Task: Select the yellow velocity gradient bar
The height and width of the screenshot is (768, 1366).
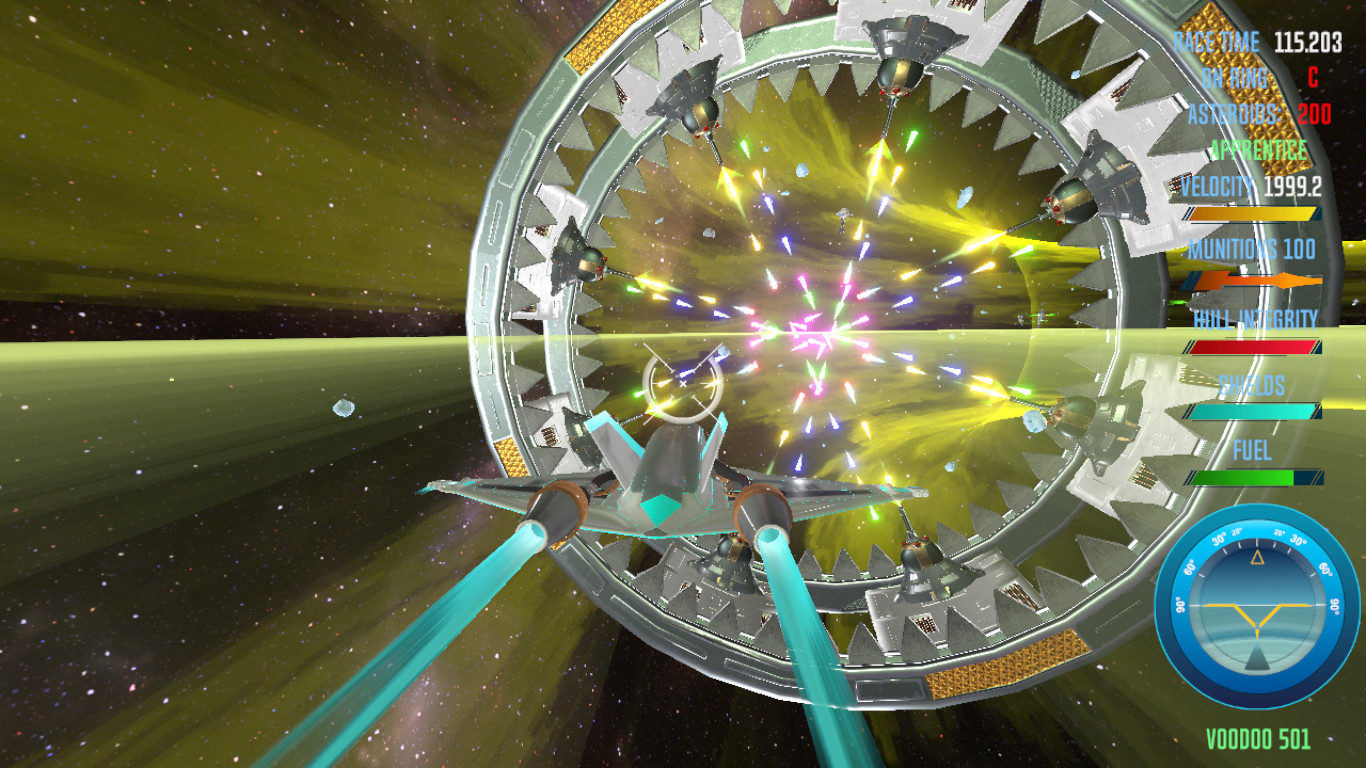Action: pos(1252,213)
